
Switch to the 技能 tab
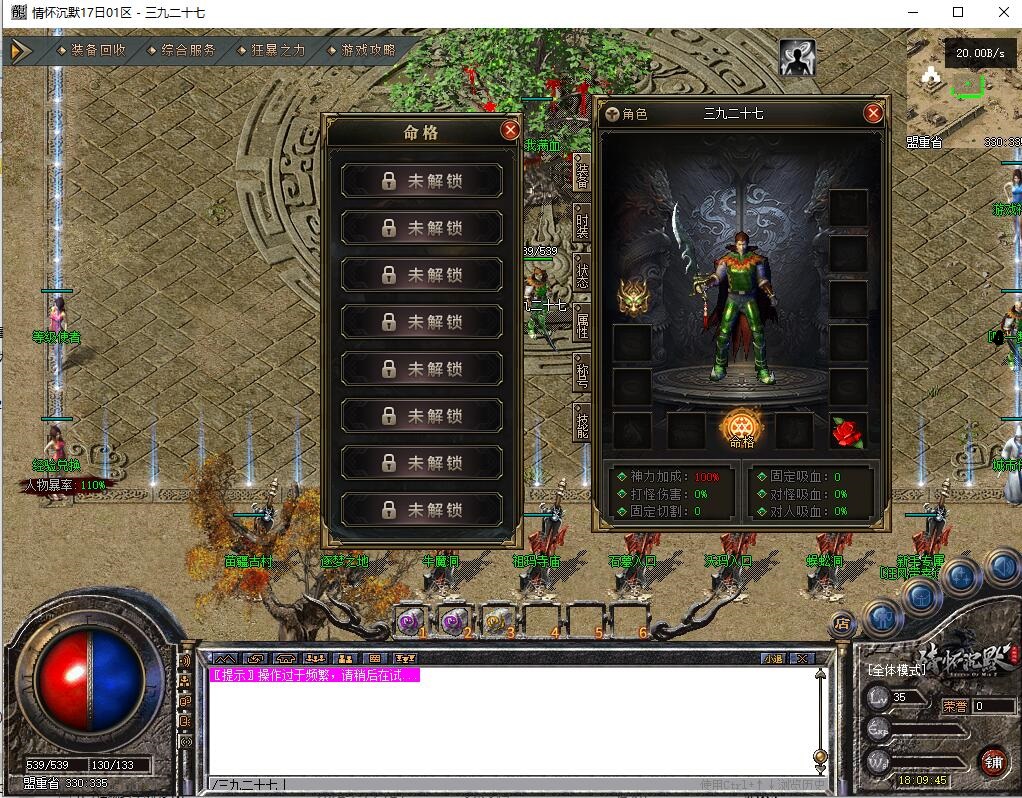click(x=582, y=421)
